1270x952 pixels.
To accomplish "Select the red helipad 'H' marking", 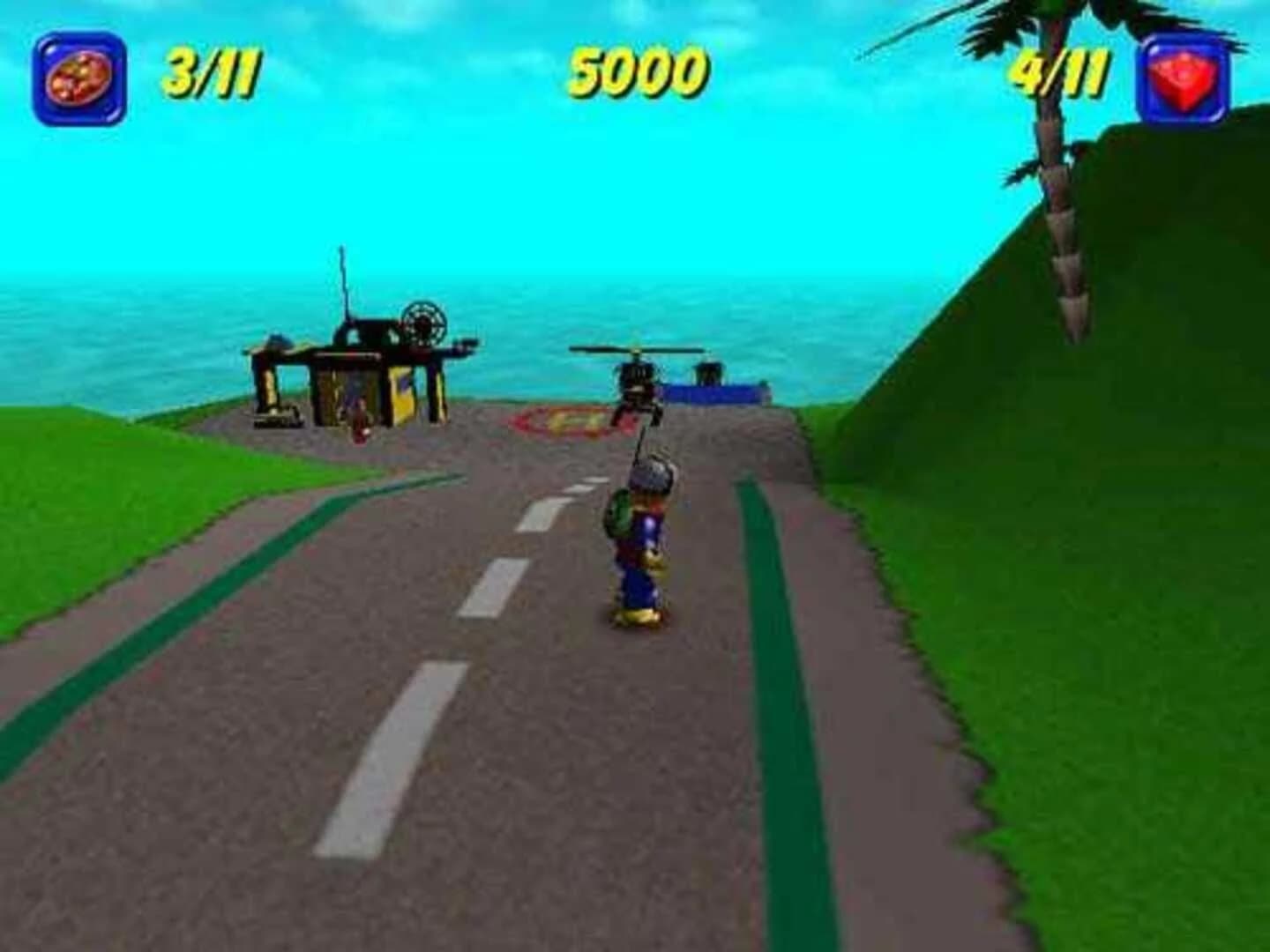I will (x=570, y=420).
